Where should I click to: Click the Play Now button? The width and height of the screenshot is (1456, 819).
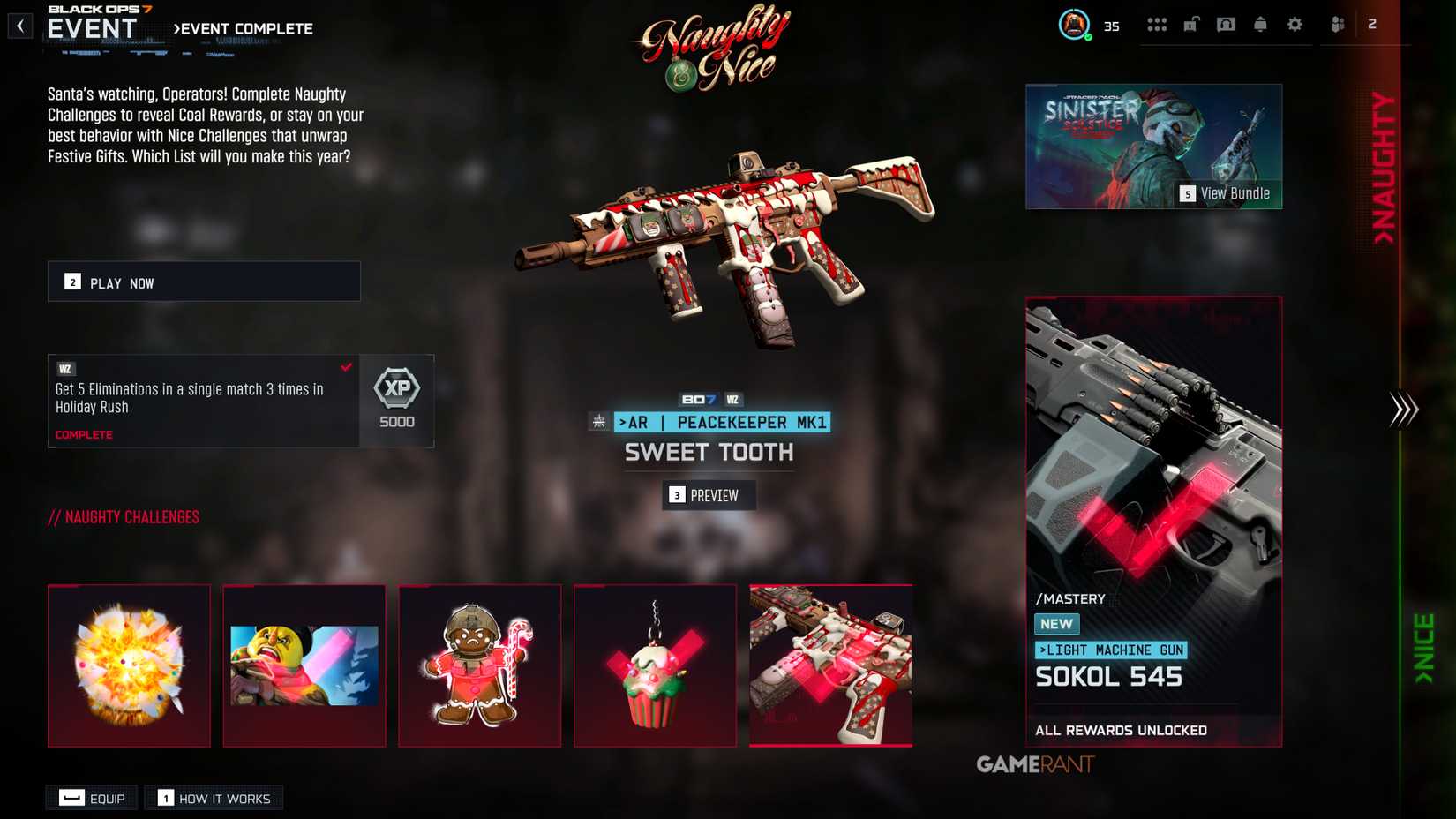203,282
